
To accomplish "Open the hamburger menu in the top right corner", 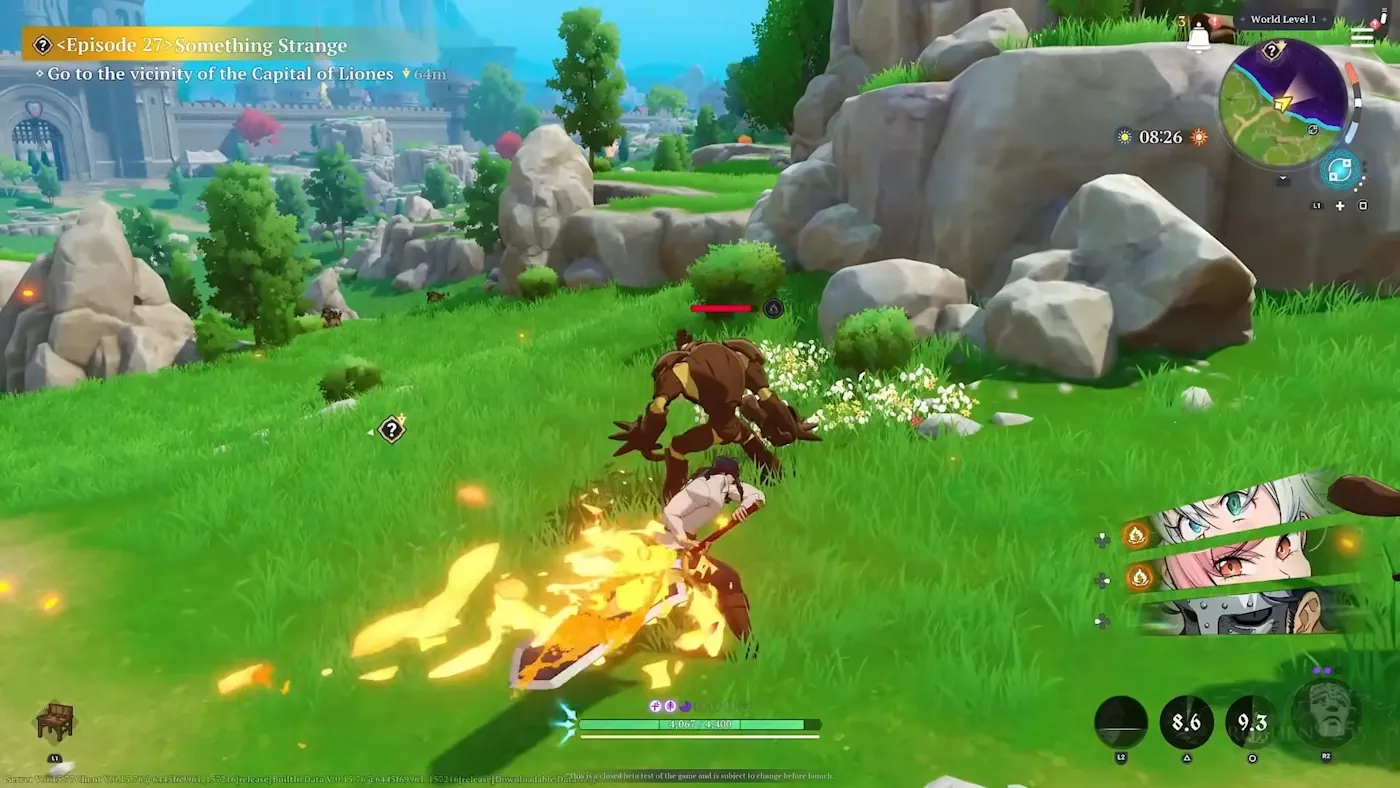I will 1362,37.
